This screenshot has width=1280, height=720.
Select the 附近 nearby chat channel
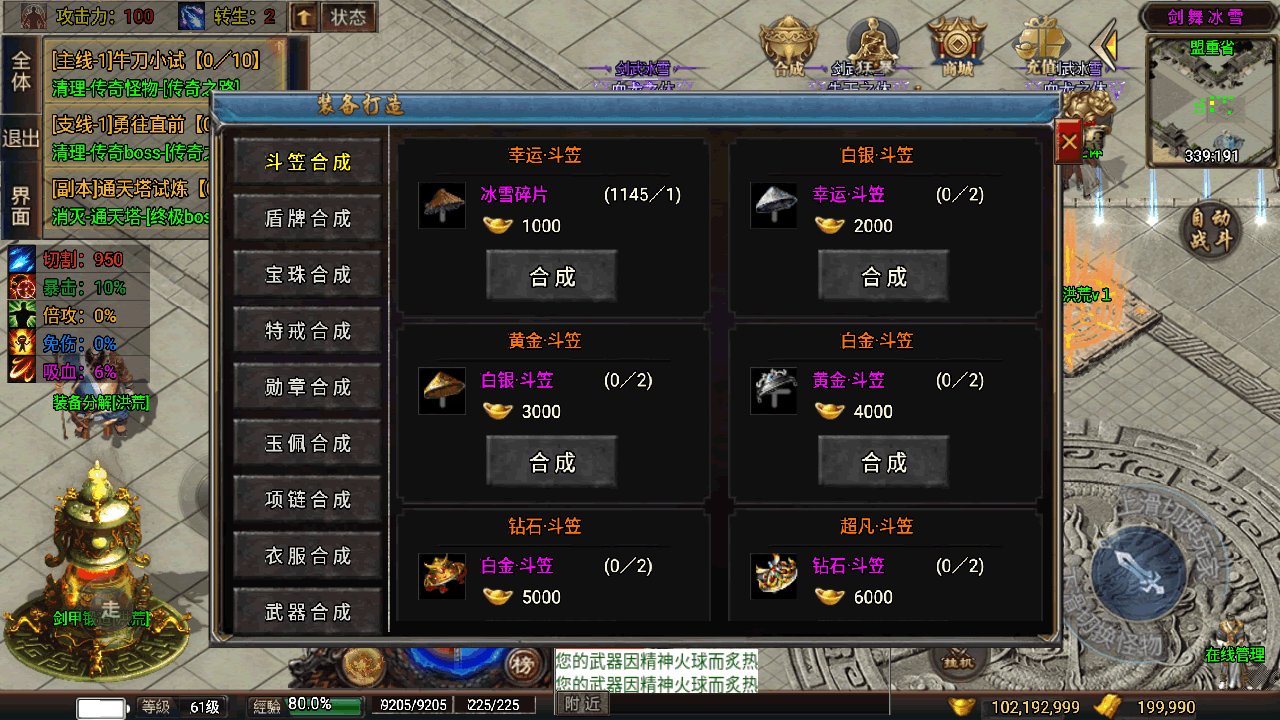pyautogui.click(x=582, y=704)
